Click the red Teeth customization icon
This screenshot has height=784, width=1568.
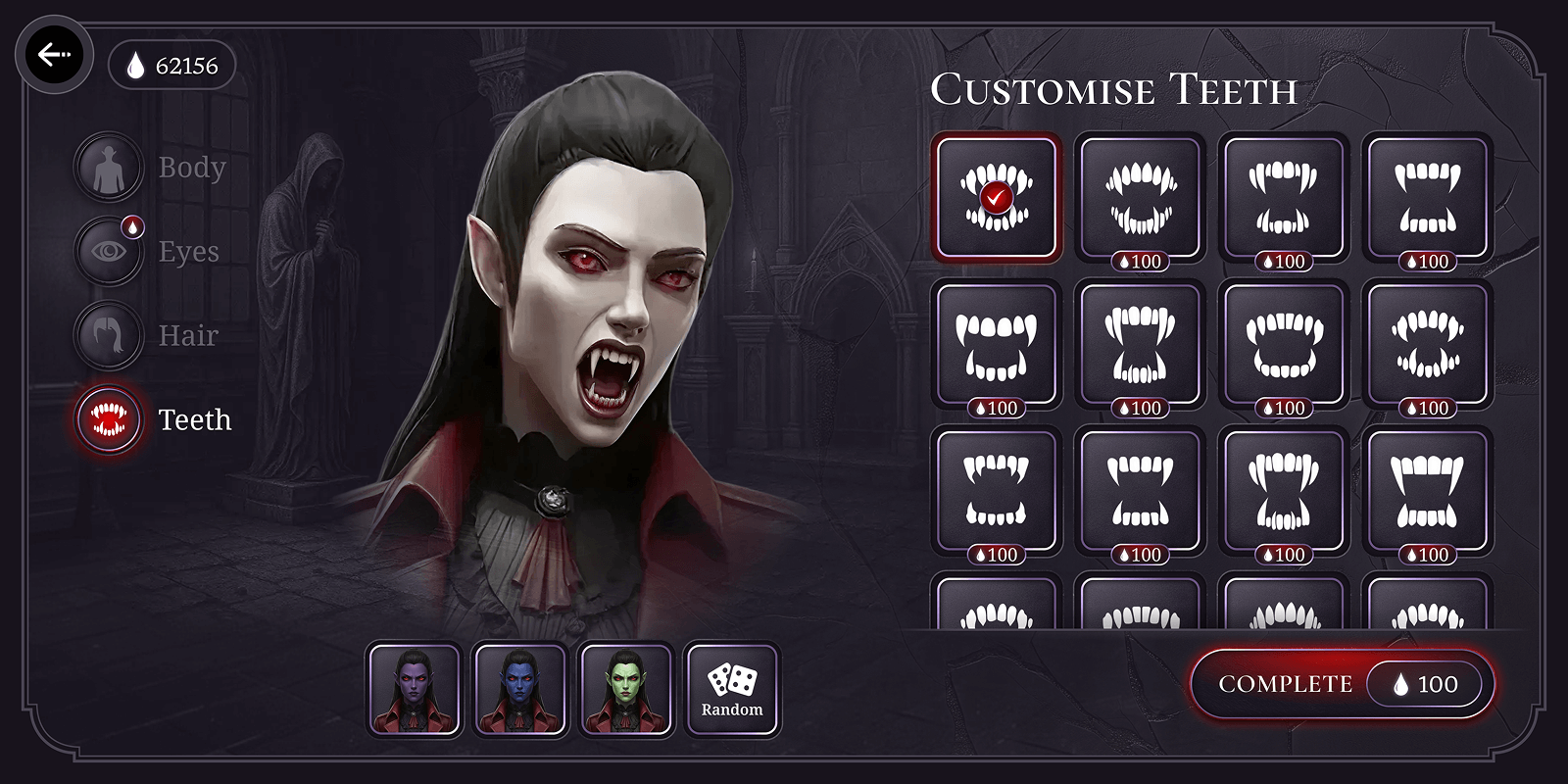(108, 419)
